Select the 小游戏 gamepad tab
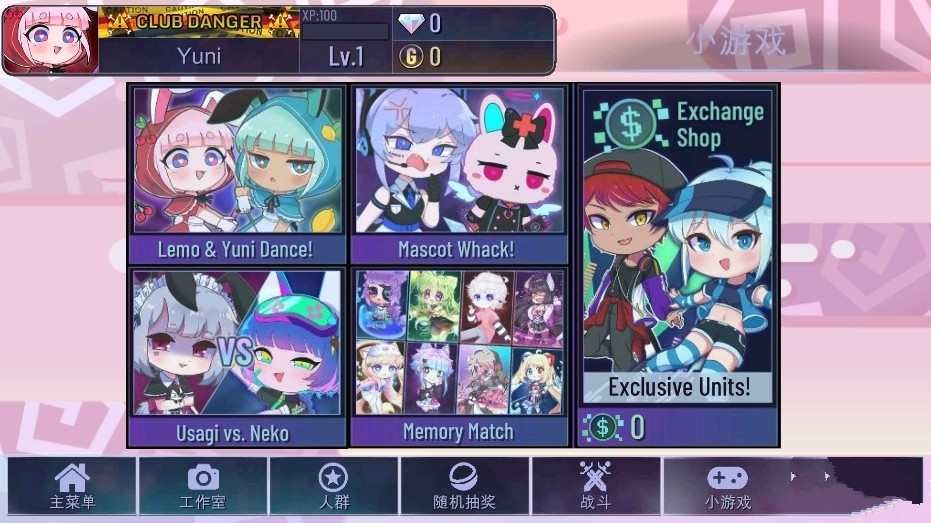The image size is (931, 523). [727, 486]
